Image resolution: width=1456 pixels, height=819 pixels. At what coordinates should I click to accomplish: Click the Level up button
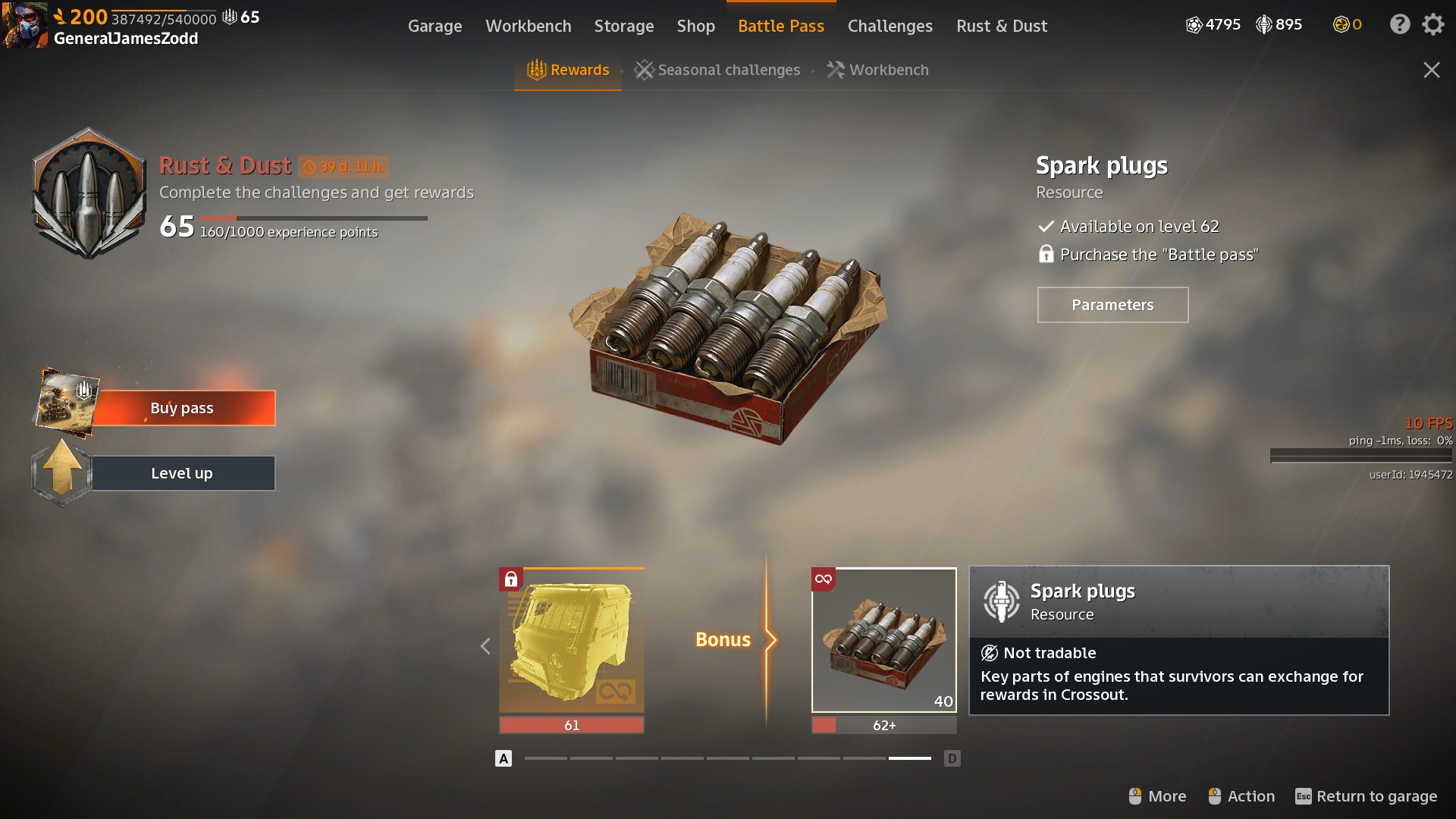182,473
